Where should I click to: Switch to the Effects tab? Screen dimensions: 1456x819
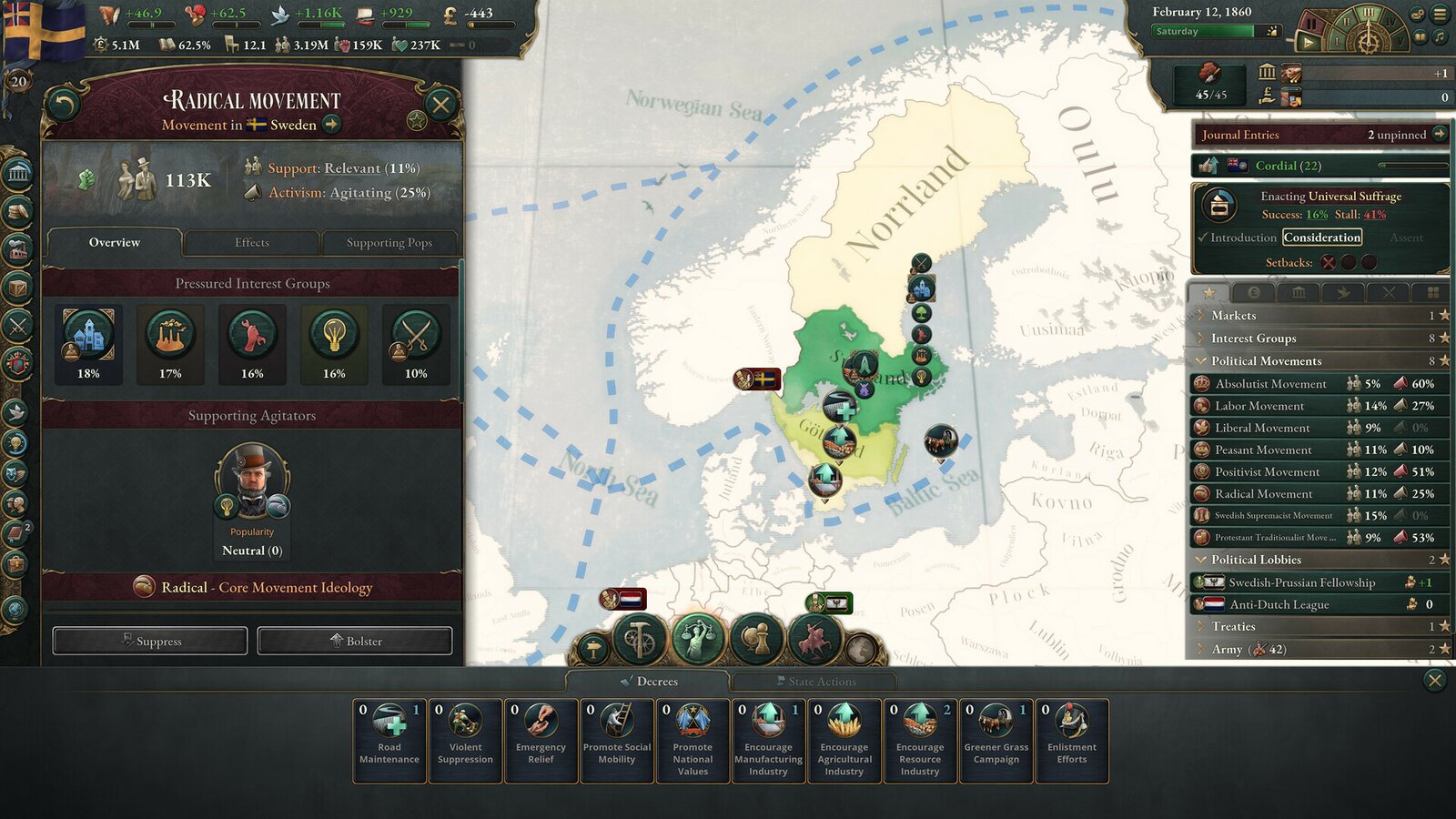[x=252, y=242]
